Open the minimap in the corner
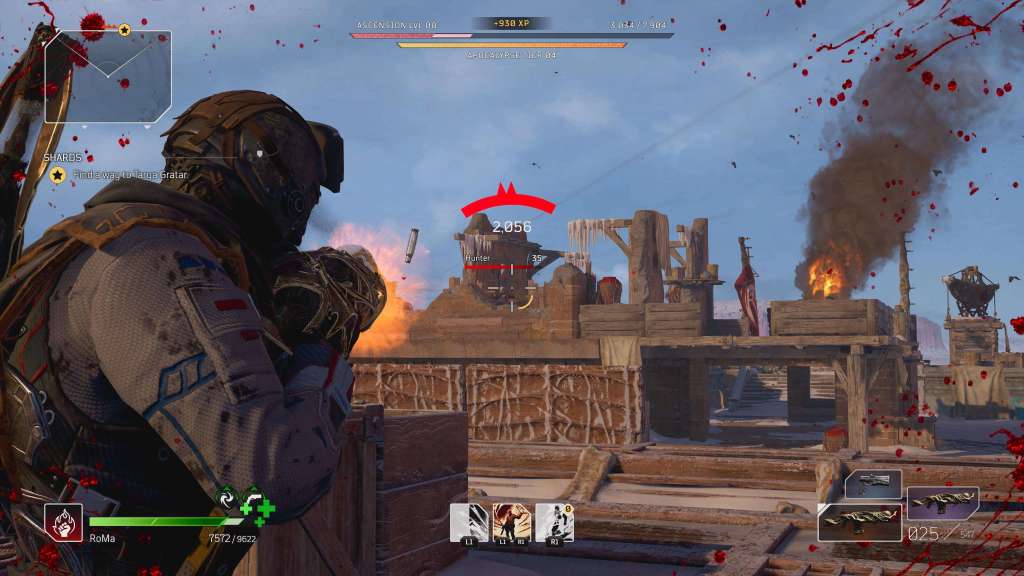 pyautogui.click(x=108, y=76)
